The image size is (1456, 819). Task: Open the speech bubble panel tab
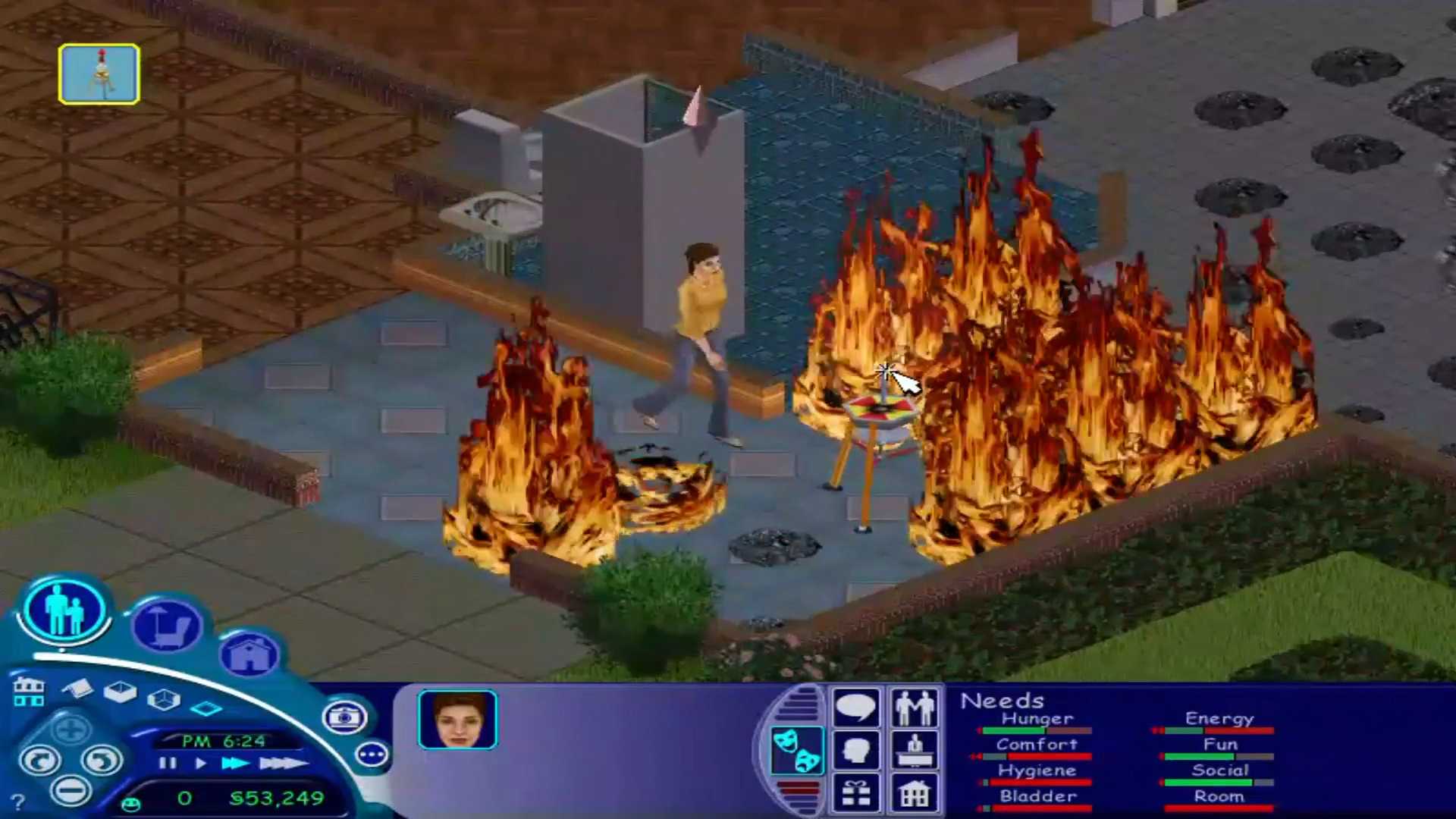[x=856, y=707]
